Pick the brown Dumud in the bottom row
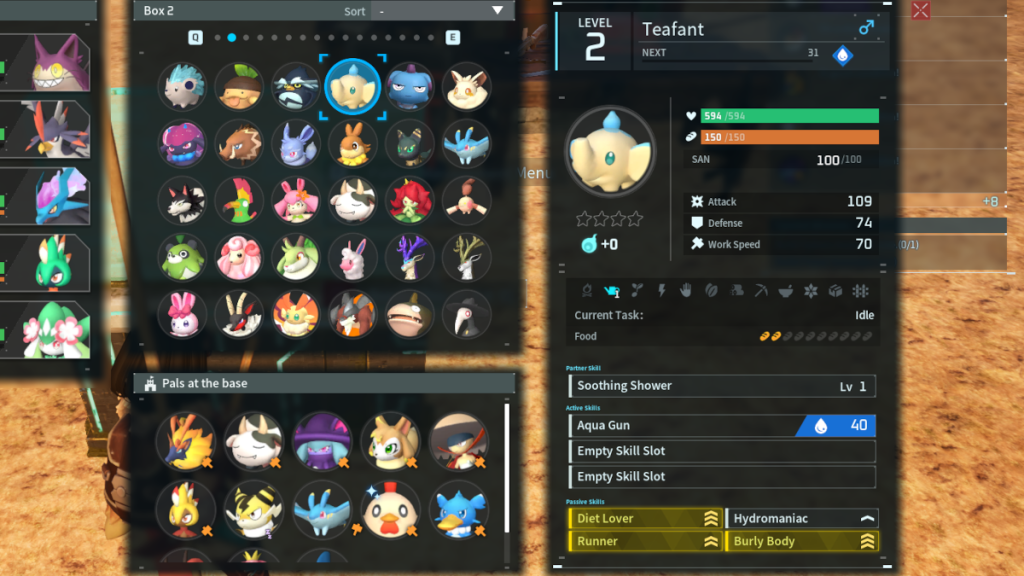 409,314
